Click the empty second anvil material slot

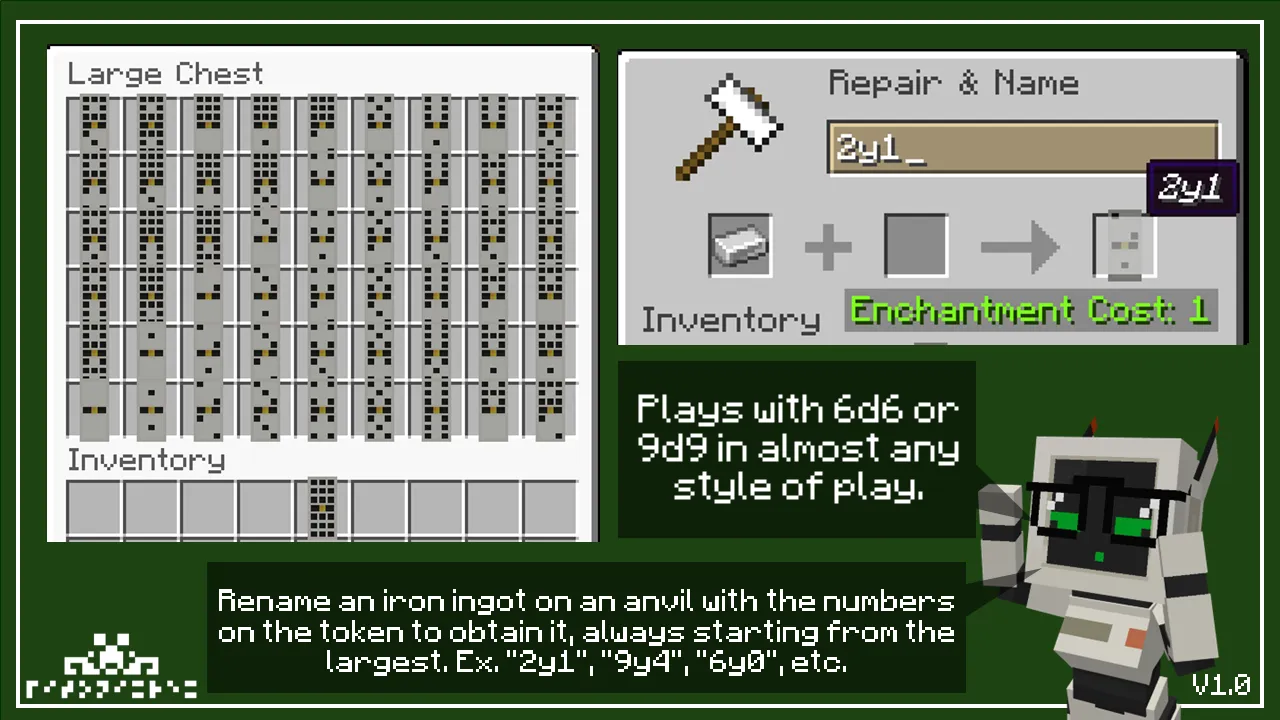[x=914, y=245]
